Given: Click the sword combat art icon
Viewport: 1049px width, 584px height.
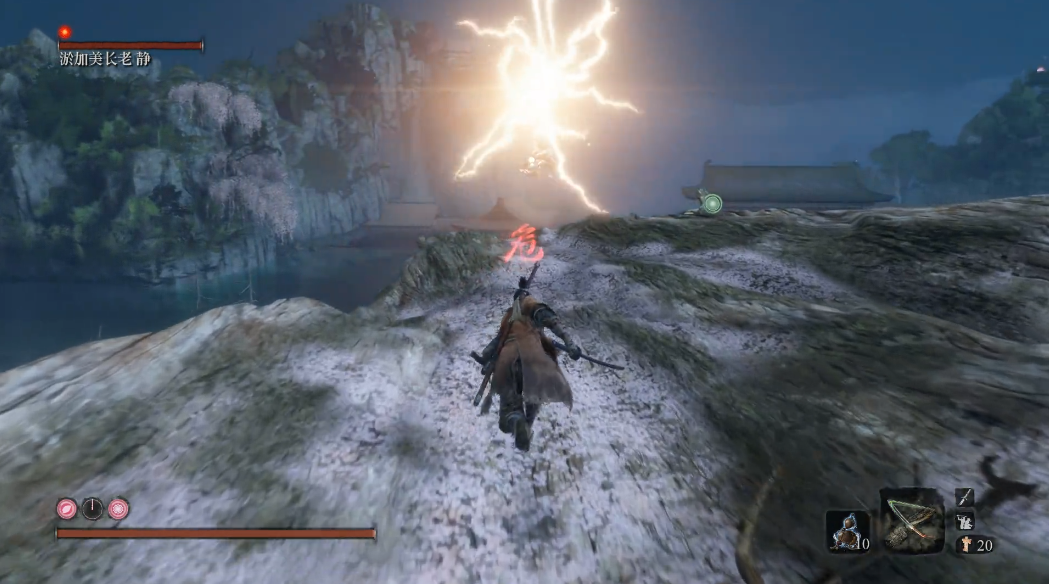Looking at the screenshot, I should coord(965,497).
